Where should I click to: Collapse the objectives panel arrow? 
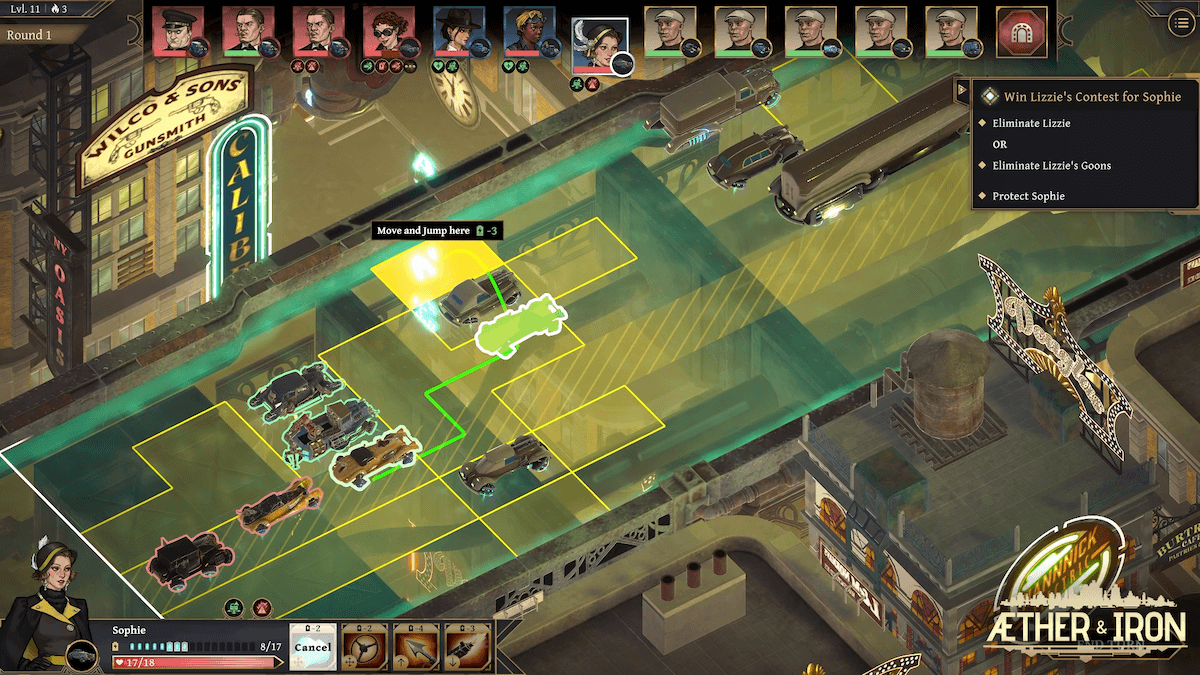[x=963, y=89]
